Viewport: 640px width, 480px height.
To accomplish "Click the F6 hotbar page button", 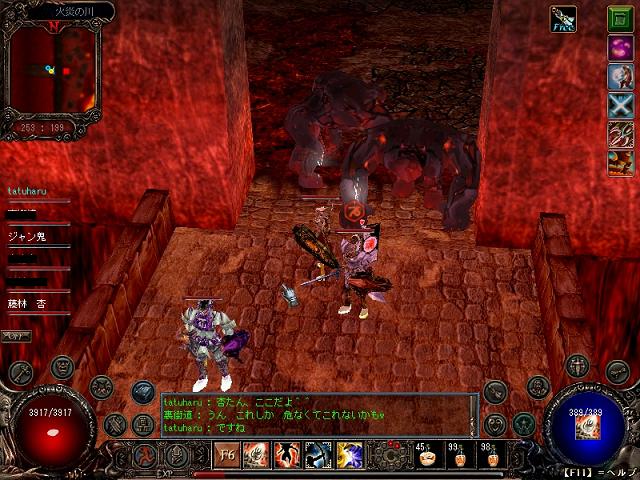I will [x=227, y=456].
